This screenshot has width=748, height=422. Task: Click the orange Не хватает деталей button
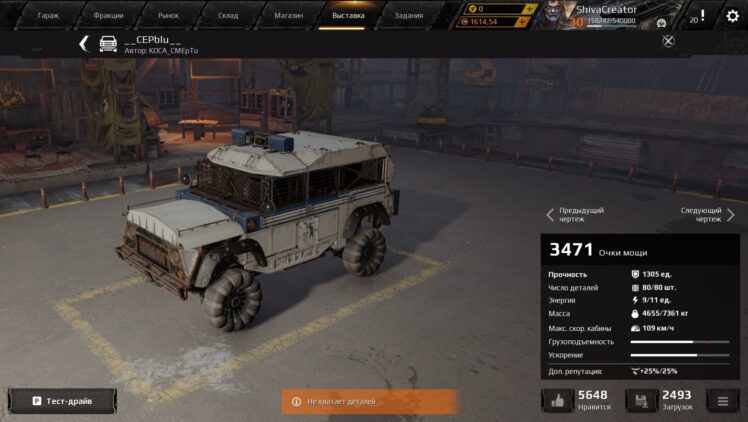[x=369, y=401]
